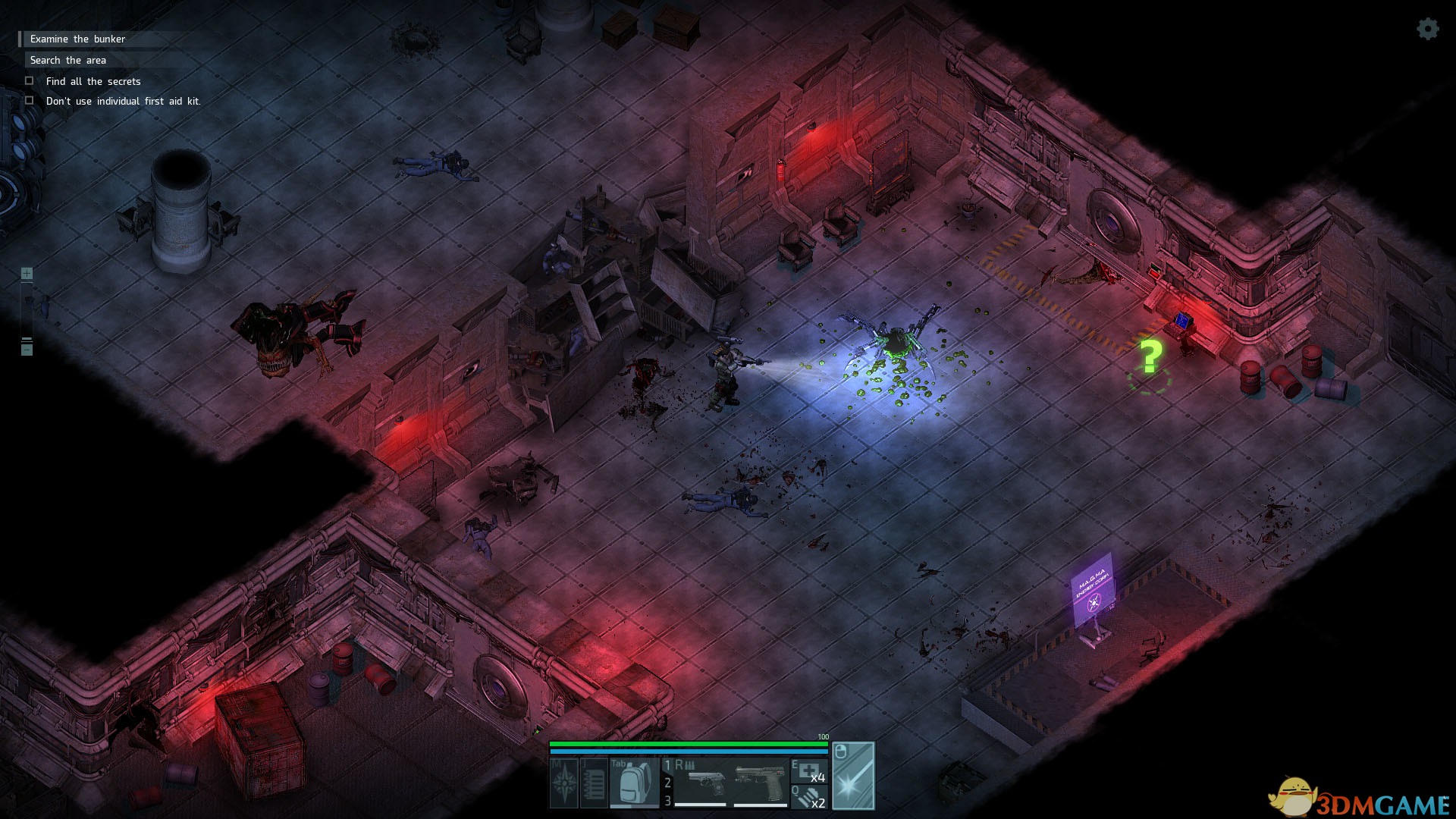Image resolution: width=1456 pixels, height=819 pixels.
Task: Open the journal notes icon
Action: [594, 783]
